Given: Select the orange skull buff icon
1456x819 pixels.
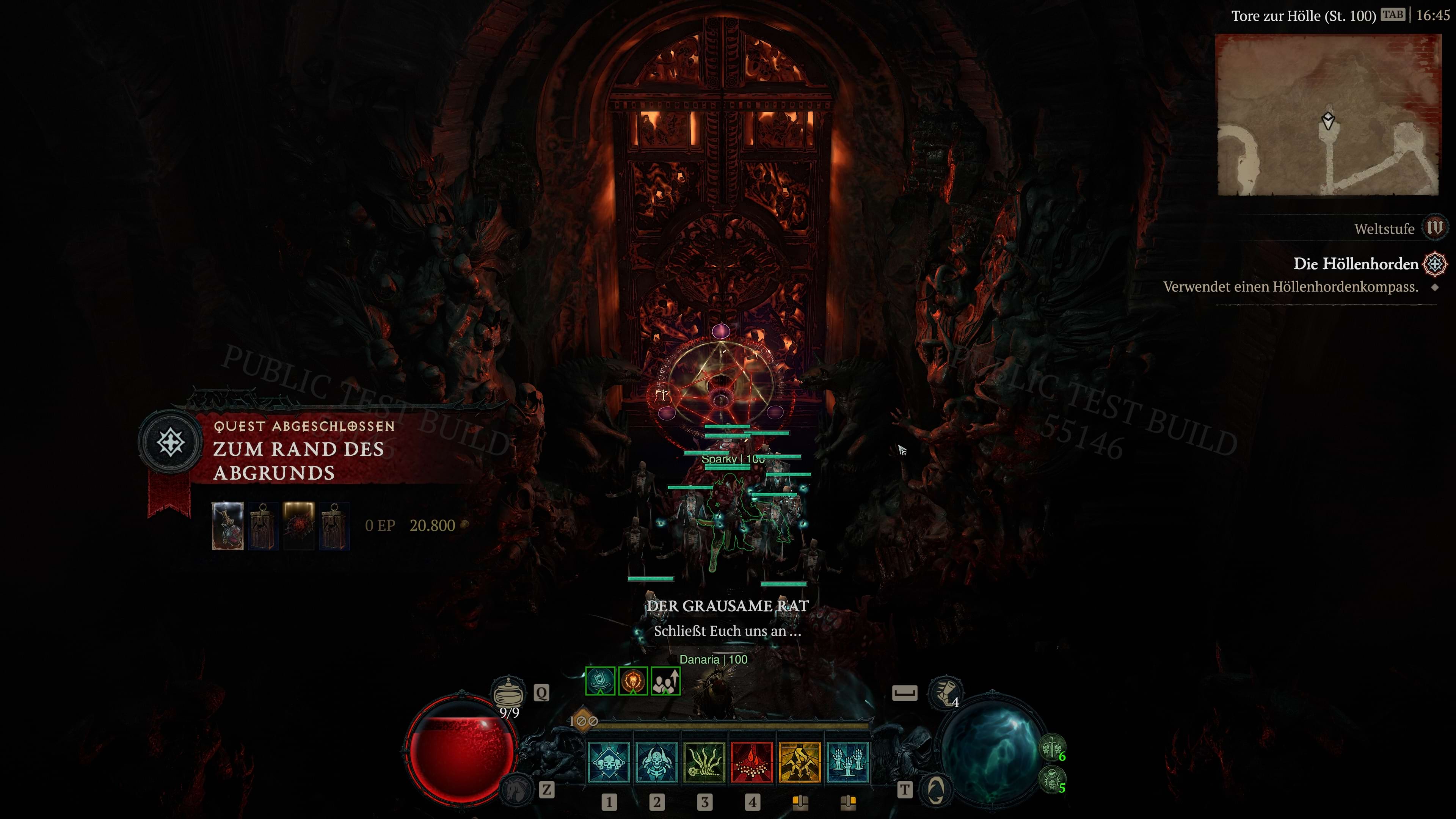Looking at the screenshot, I should click(632, 681).
